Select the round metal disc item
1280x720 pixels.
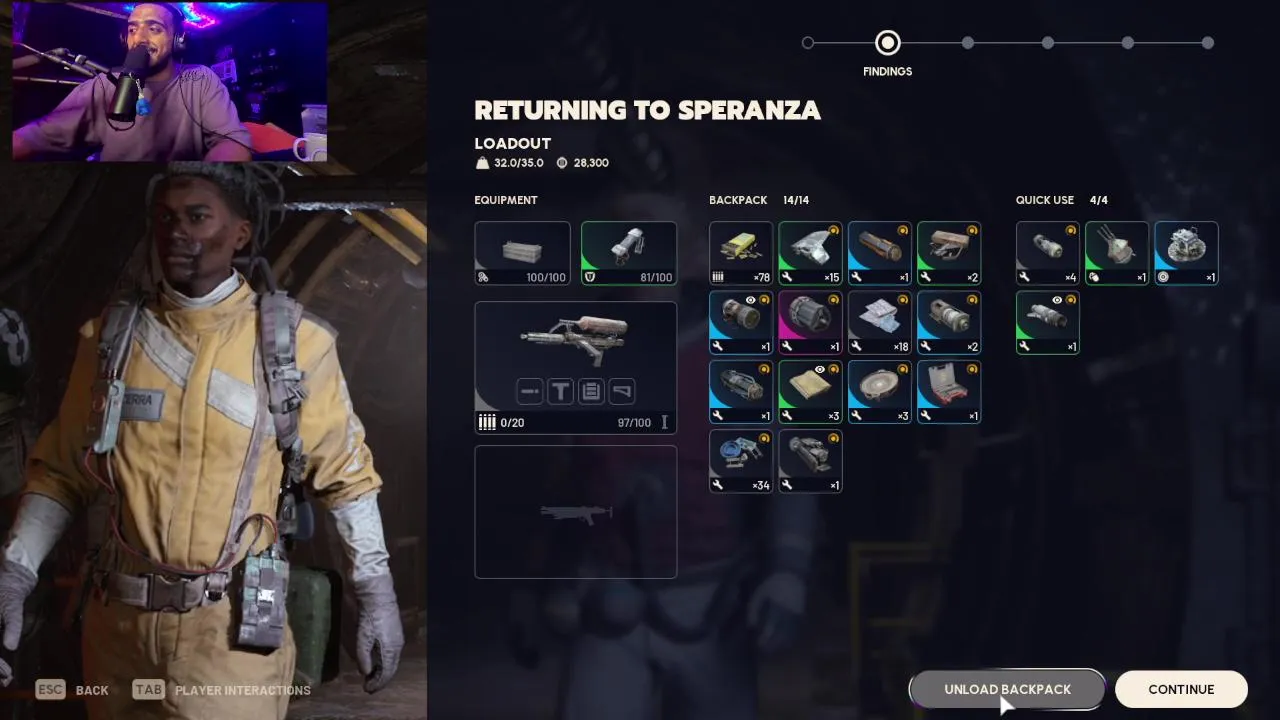(x=879, y=392)
